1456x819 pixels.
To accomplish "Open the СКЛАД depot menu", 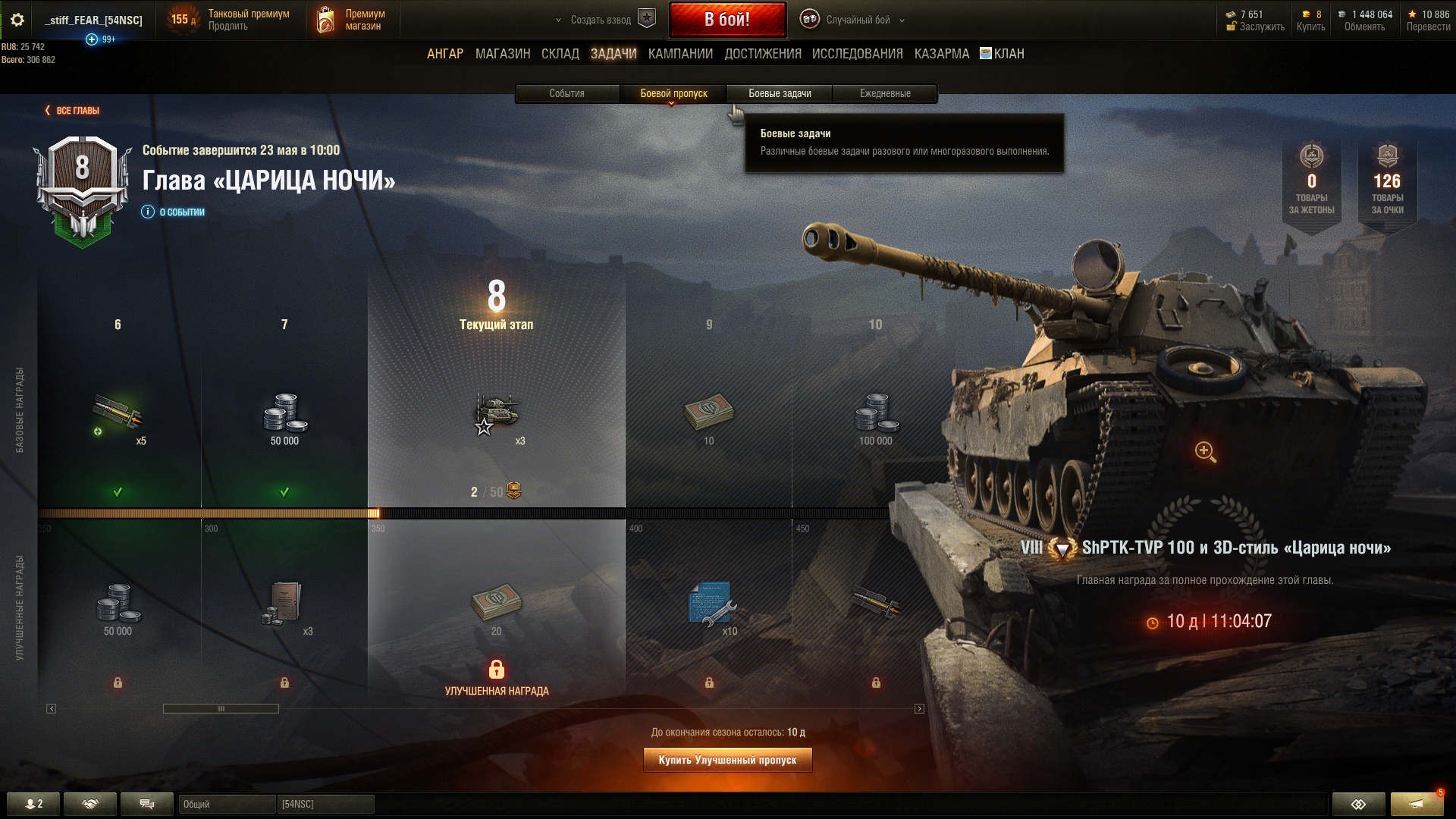I will tap(560, 54).
